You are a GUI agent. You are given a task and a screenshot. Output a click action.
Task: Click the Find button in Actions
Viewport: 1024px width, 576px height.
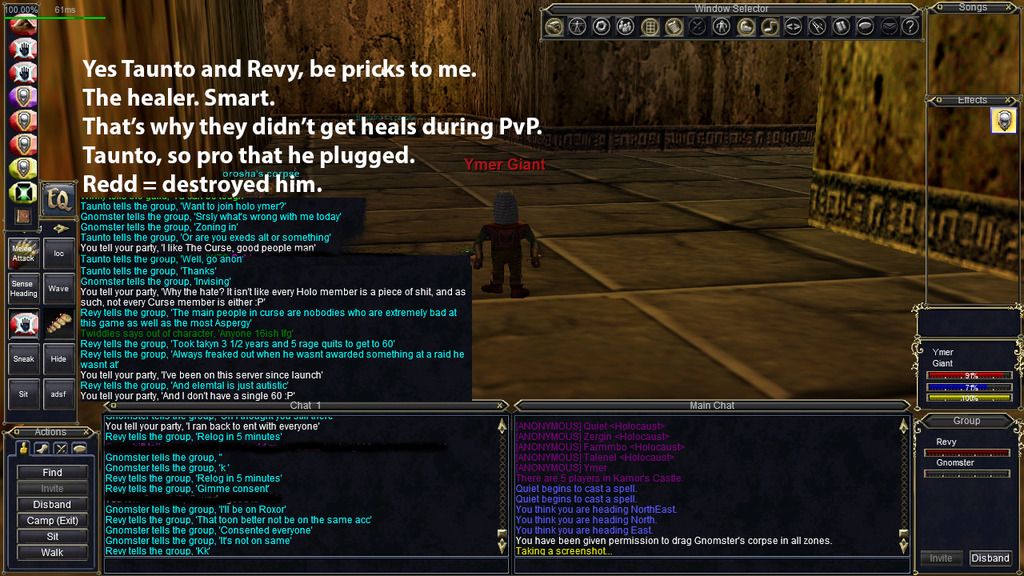pyautogui.click(x=52, y=472)
